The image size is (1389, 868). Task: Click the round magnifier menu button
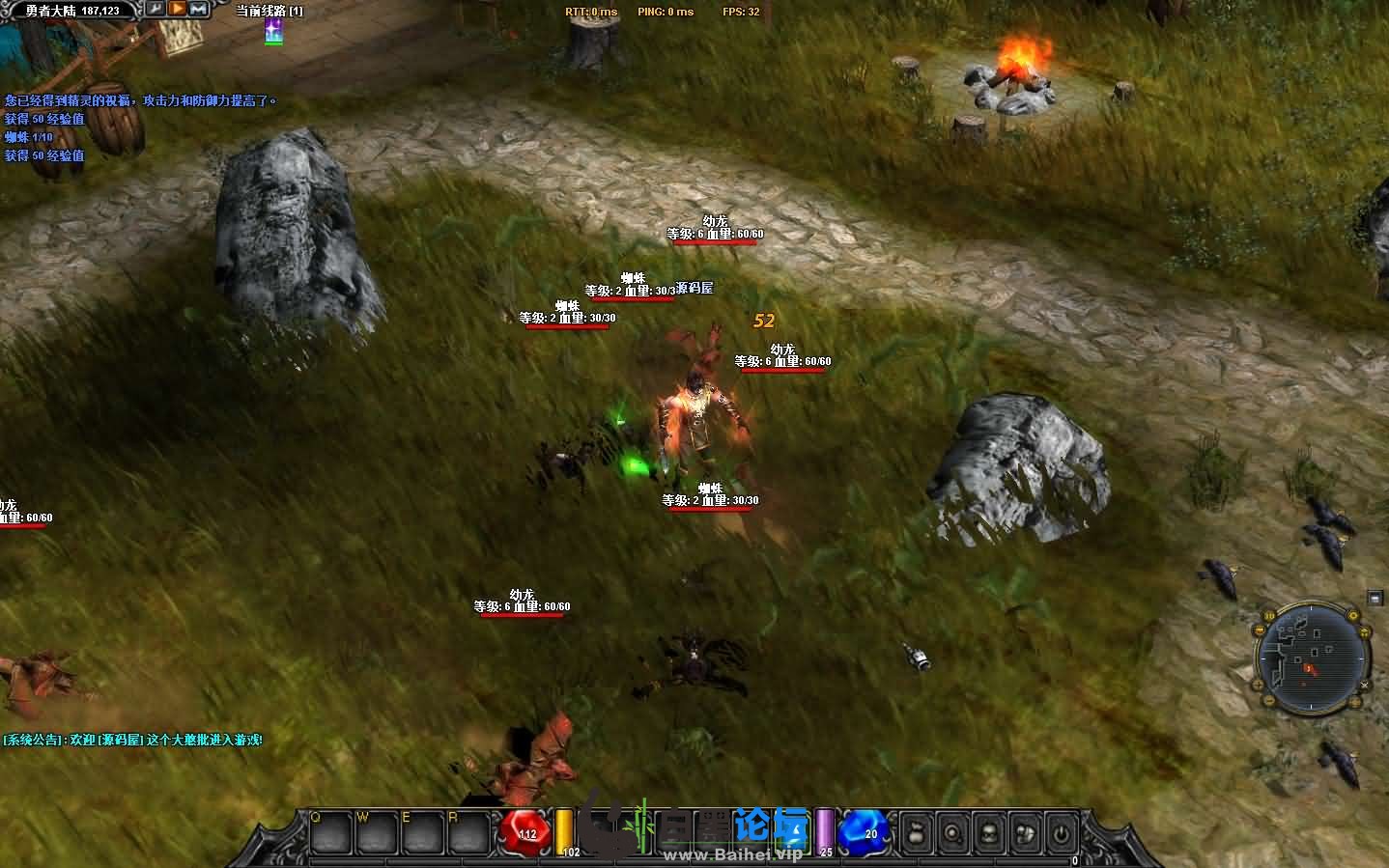(x=953, y=831)
